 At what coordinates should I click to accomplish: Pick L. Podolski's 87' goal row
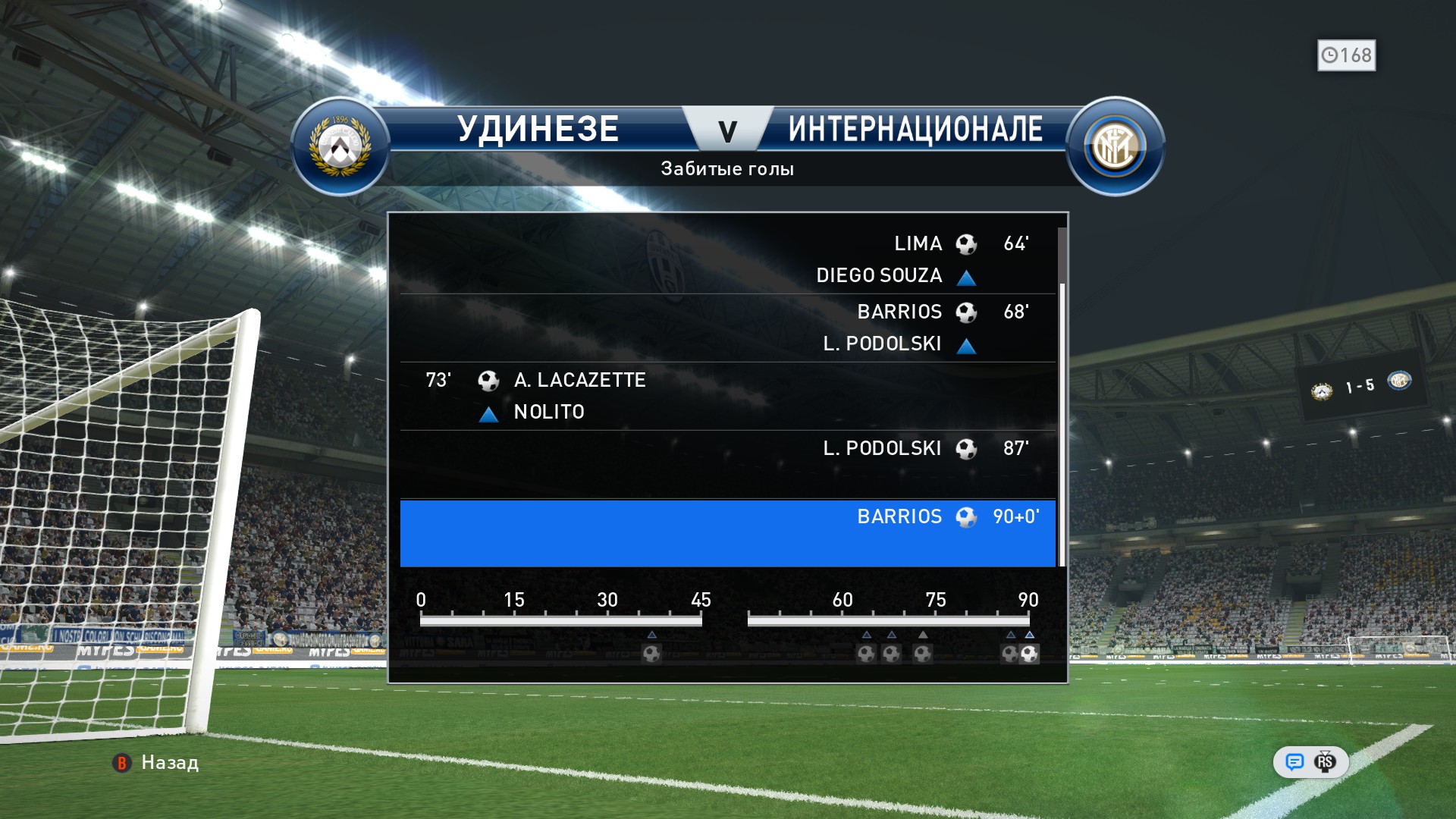[726, 463]
